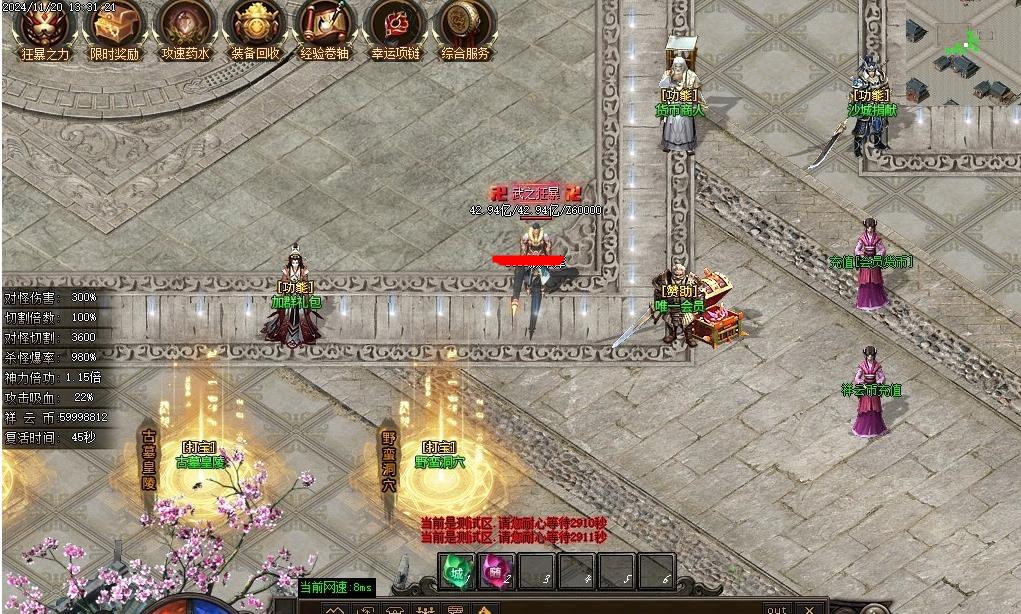
Task: Use the pink 随 random-teleport stone in slot 2
Action: click(496, 573)
